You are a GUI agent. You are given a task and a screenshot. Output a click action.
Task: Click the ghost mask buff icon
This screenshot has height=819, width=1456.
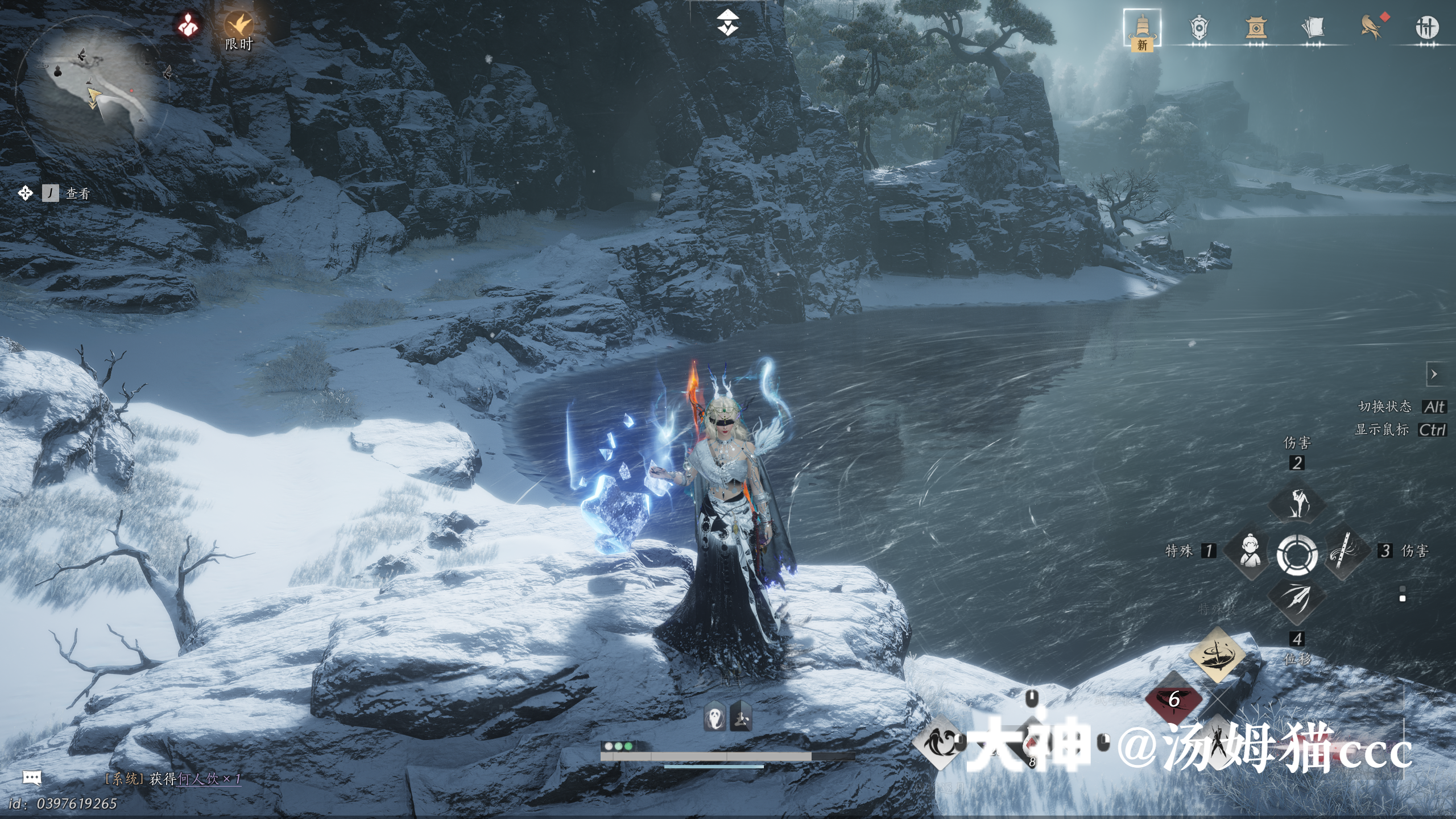click(714, 717)
